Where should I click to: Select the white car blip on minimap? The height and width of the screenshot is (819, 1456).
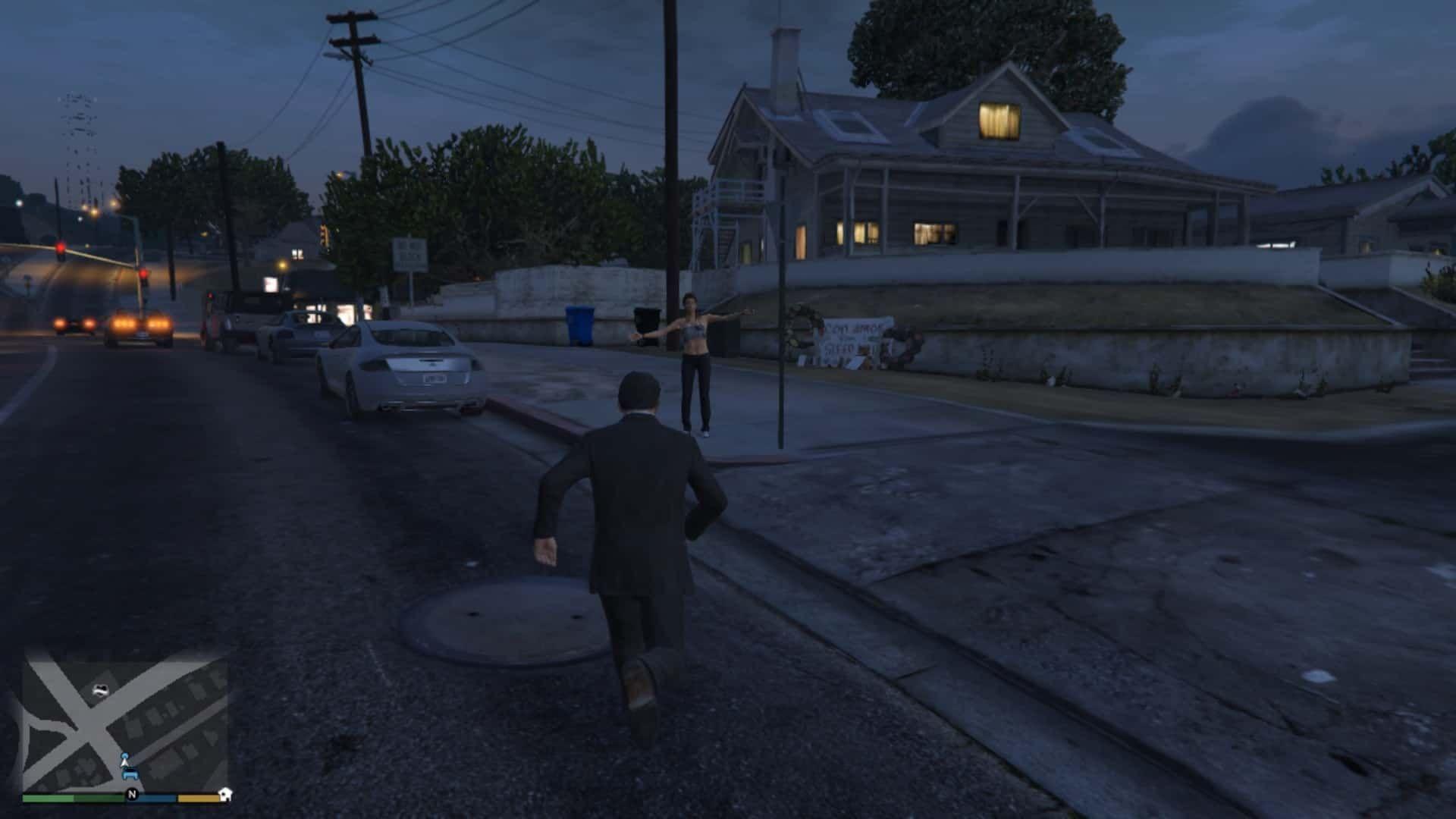101,689
